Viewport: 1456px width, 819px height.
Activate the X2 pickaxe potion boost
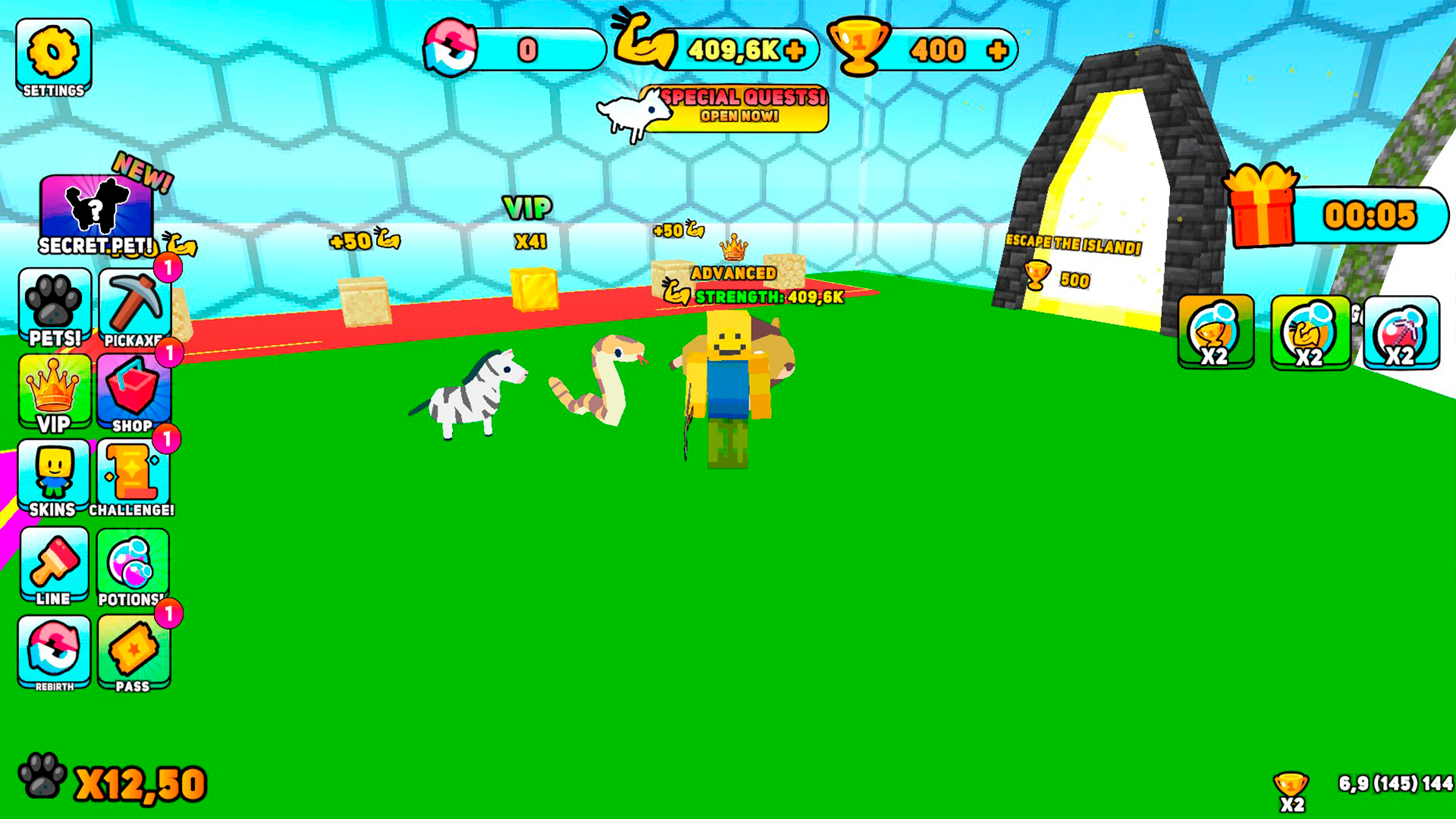[x=1401, y=334]
